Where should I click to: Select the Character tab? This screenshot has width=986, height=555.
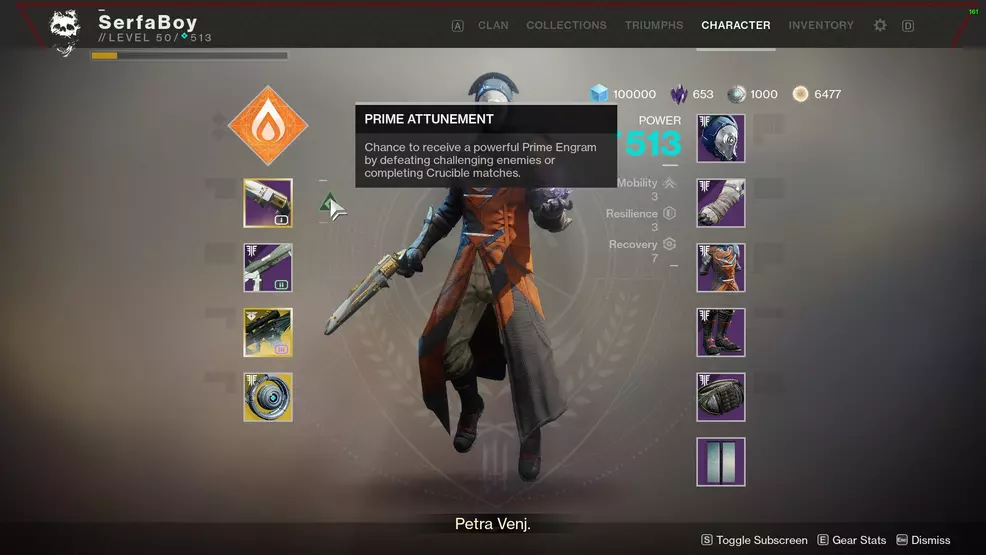(x=735, y=25)
